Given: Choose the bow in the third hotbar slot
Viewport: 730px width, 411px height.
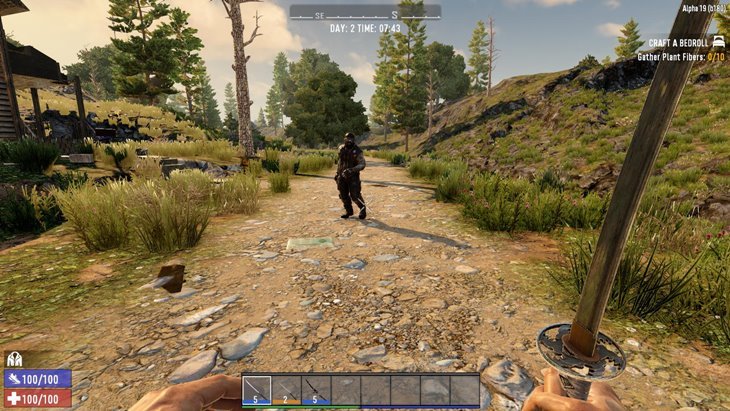Looking at the screenshot, I should [317, 390].
